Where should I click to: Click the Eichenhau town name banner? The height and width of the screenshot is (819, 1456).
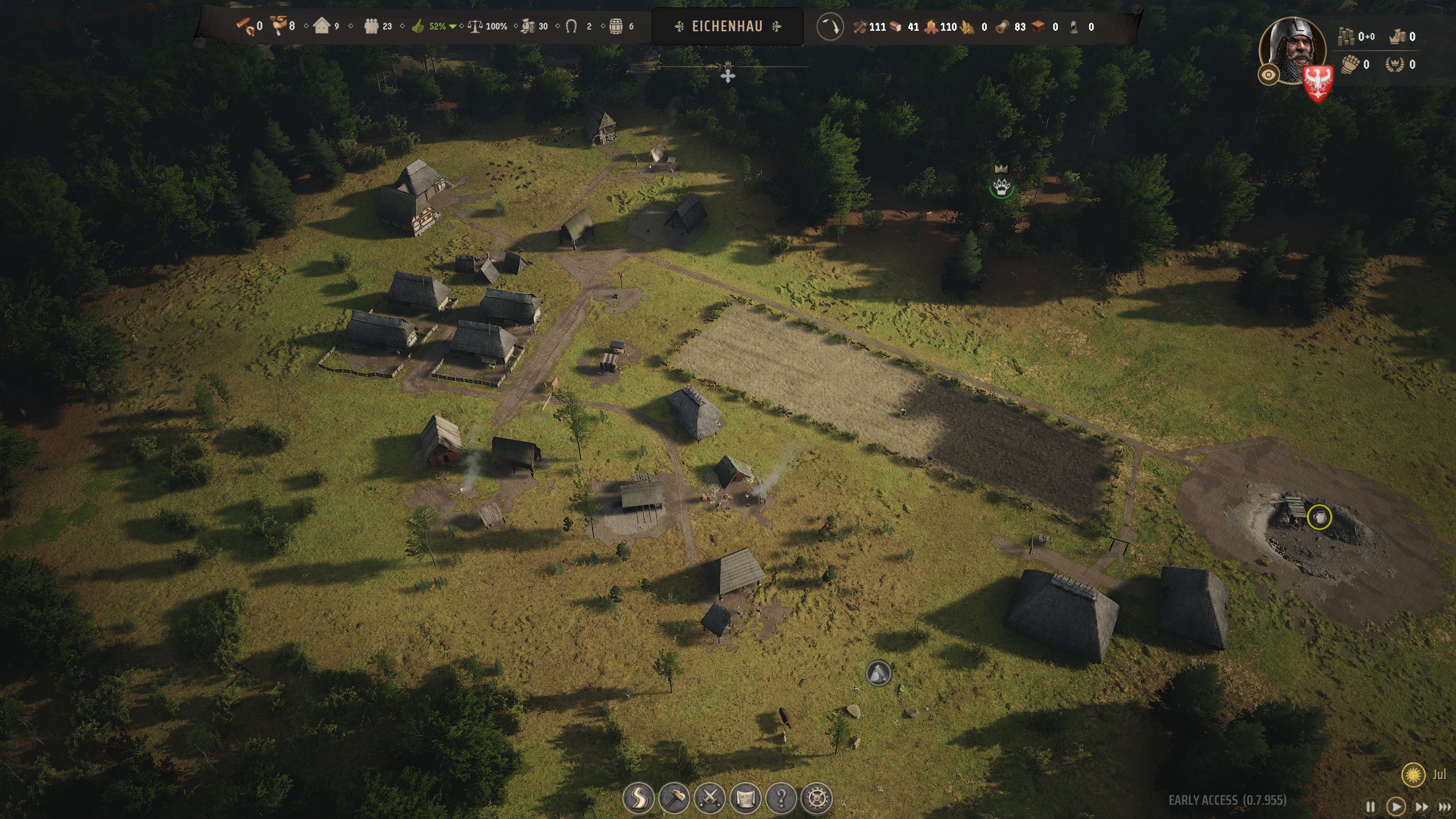tap(727, 26)
